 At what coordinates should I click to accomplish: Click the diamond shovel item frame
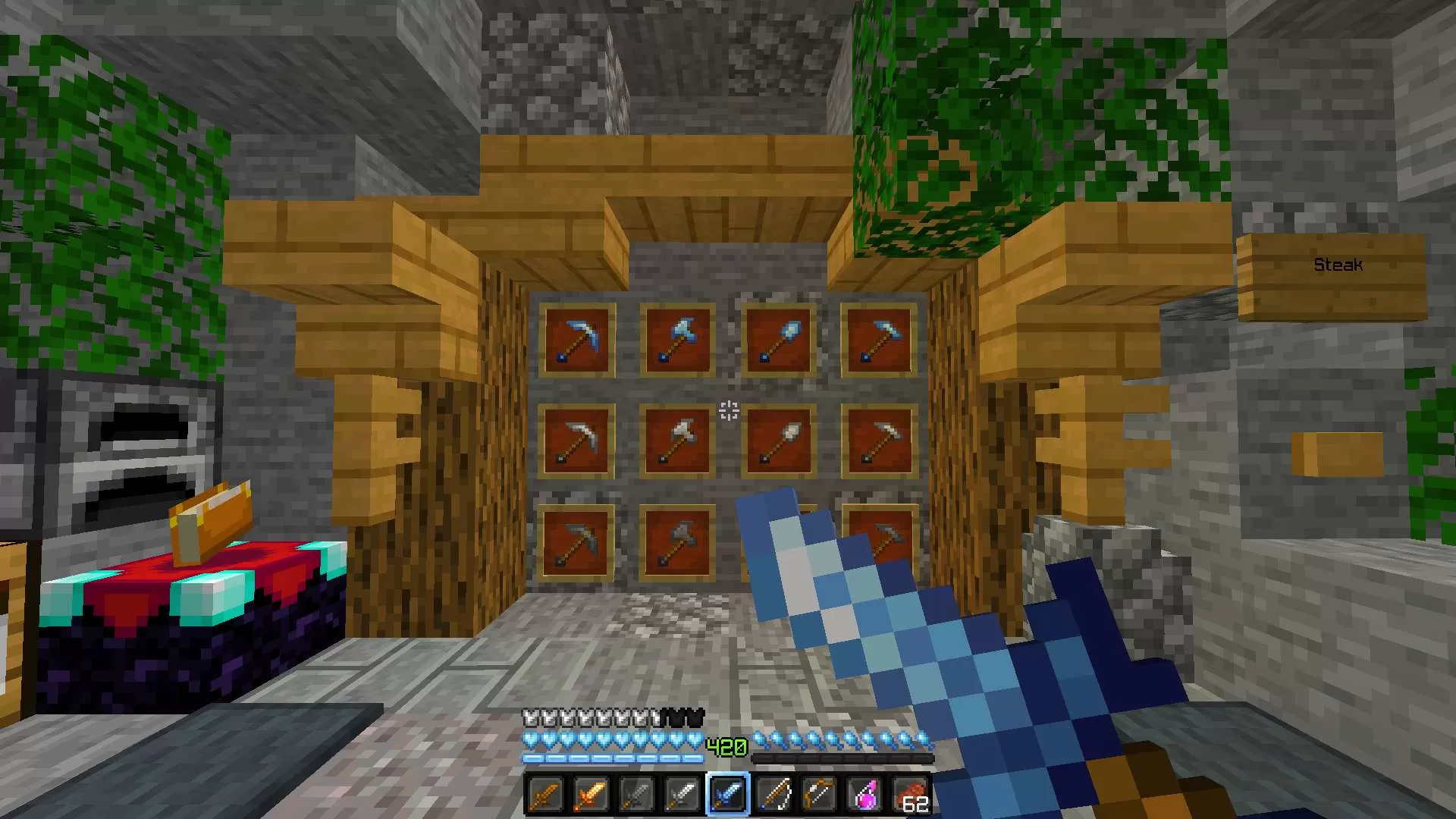(779, 340)
